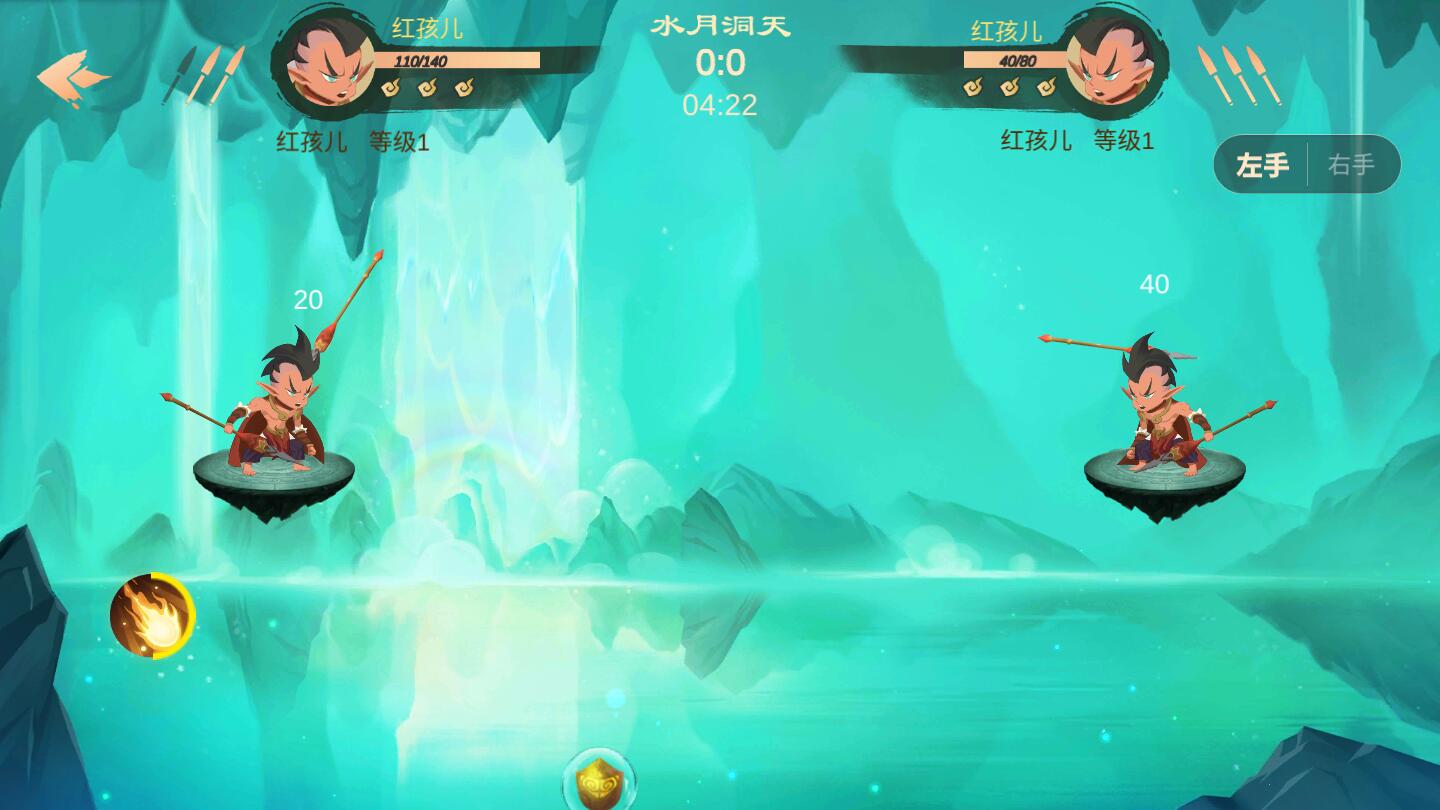The height and width of the screenshot is (810, 1440).
Task: Open the score display showing 0:0
Action: pos(720,63)
